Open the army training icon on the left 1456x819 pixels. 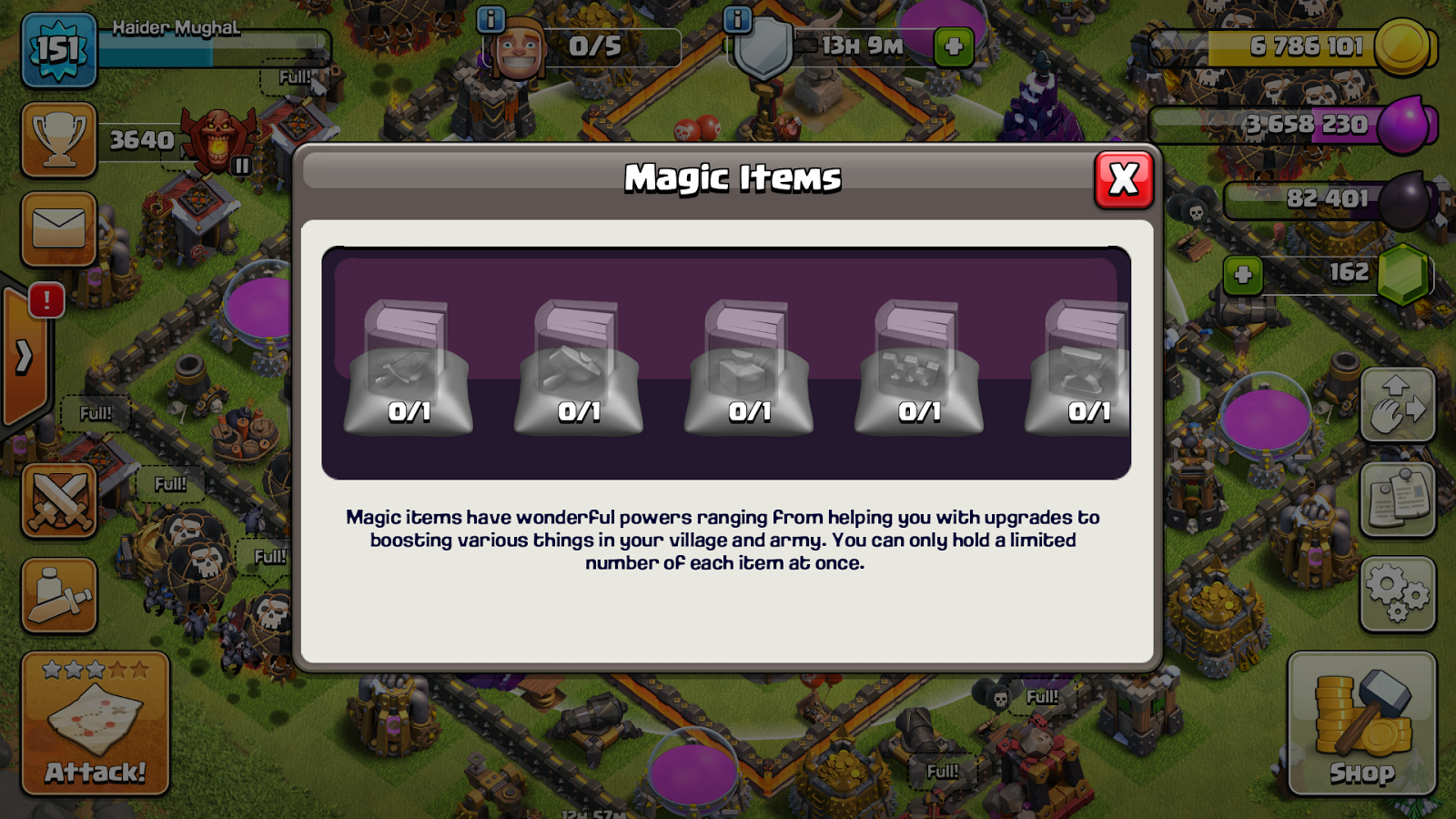[x=57, y=596]
